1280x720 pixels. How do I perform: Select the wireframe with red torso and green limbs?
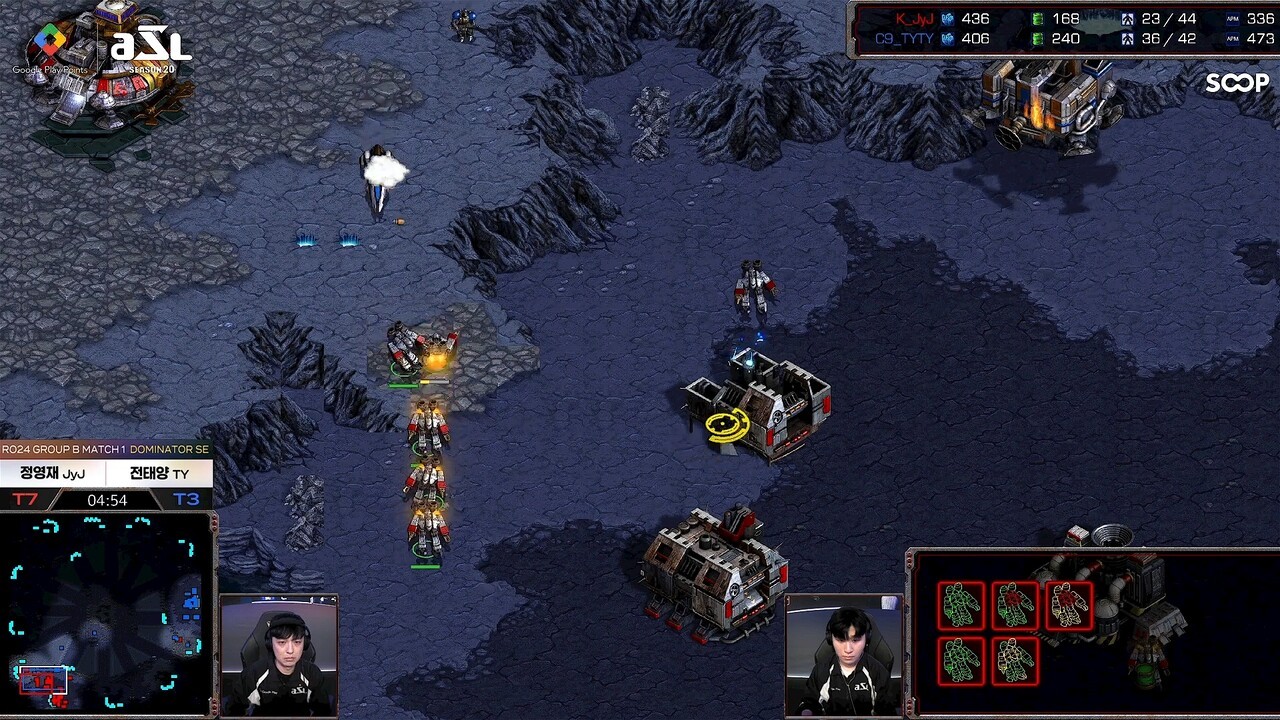point(1015,605)
